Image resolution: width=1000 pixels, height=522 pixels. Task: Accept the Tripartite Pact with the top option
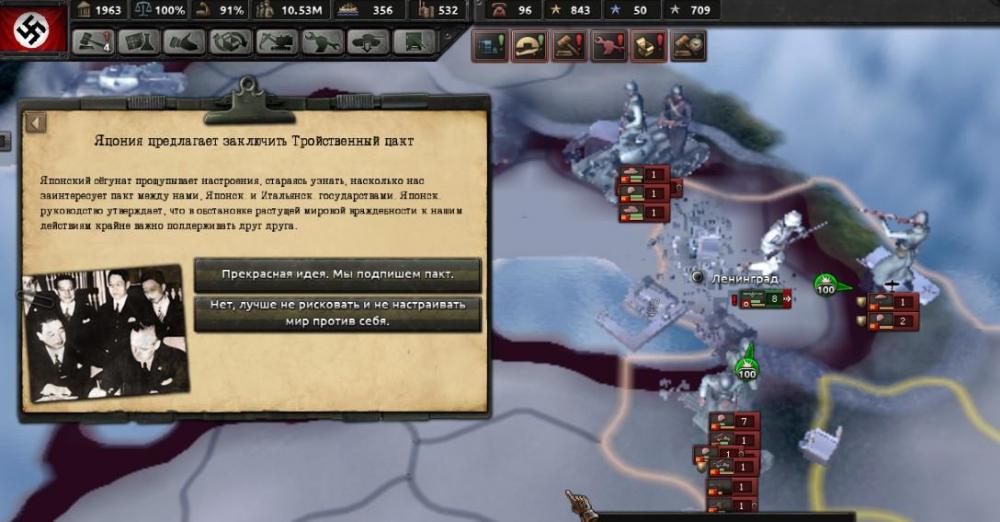337,274
